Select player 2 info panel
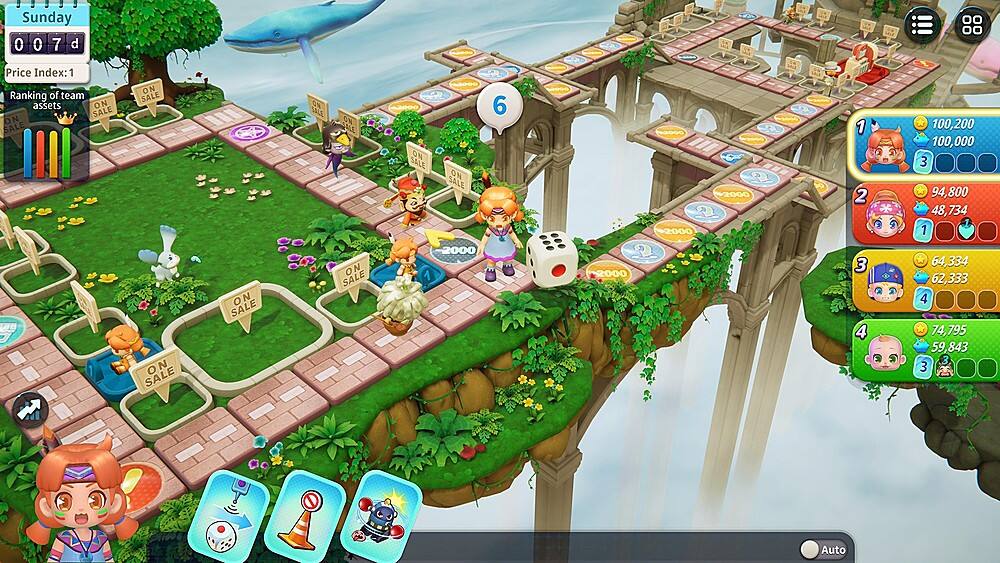Viewport: 1000px width, 563px height. point(924,212)
